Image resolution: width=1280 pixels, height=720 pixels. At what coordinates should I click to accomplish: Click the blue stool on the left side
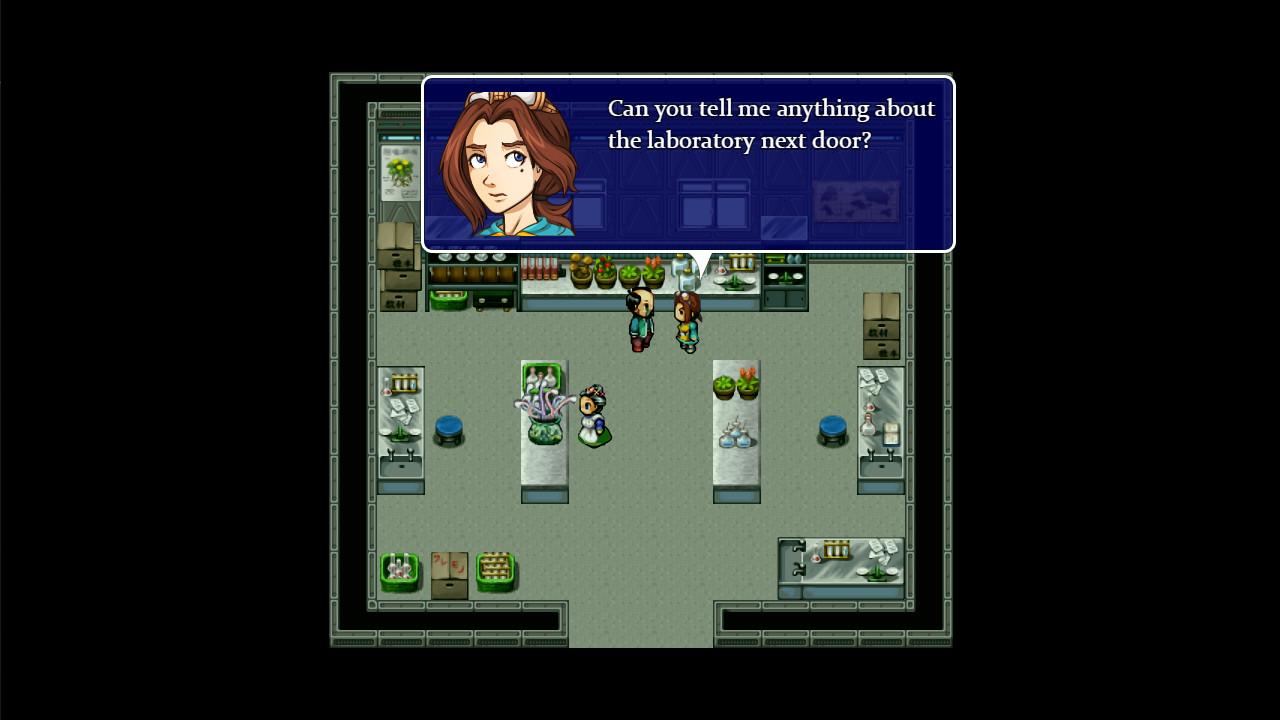[447, 428]
